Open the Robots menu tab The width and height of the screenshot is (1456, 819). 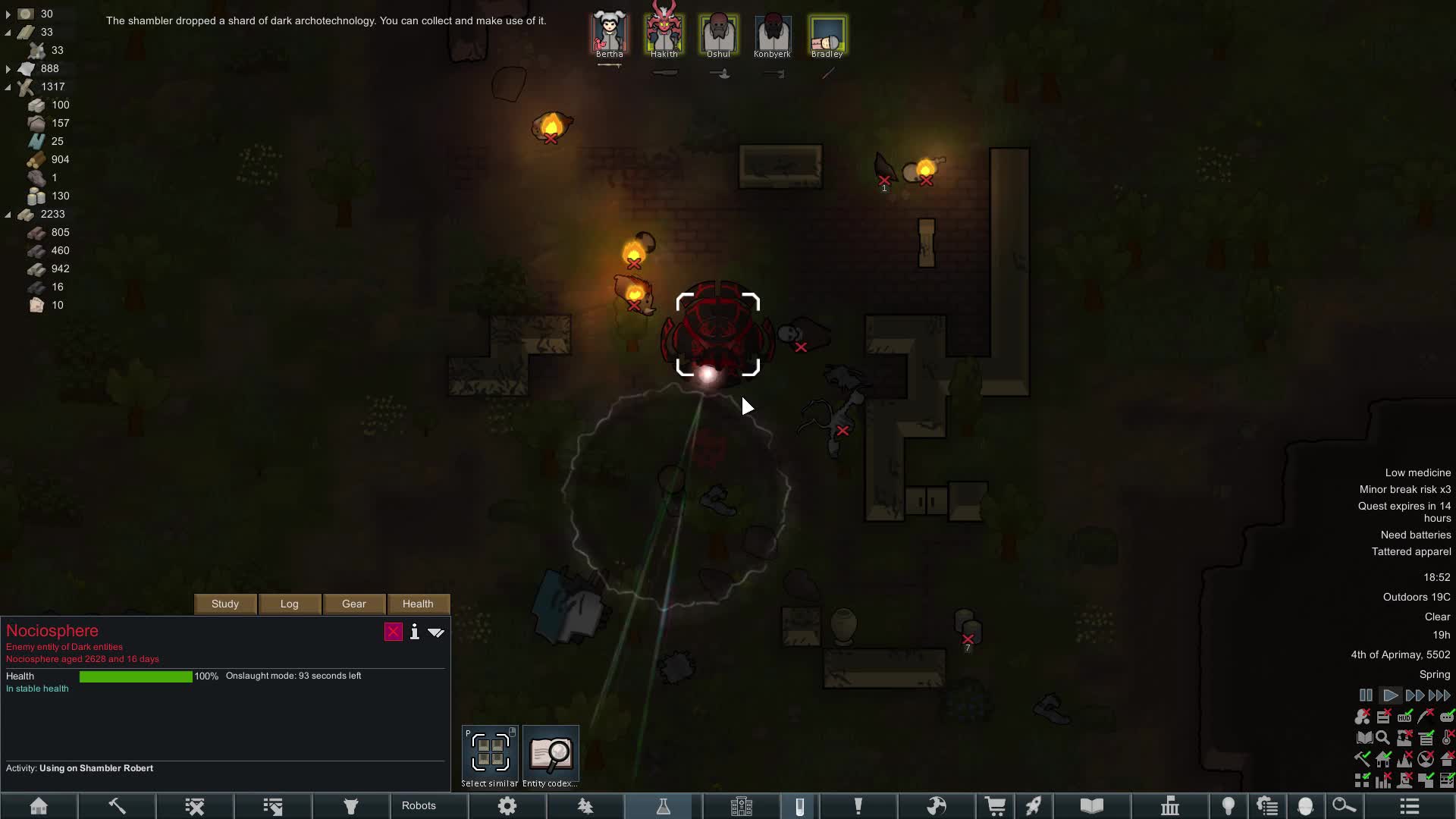click(419, 805)
